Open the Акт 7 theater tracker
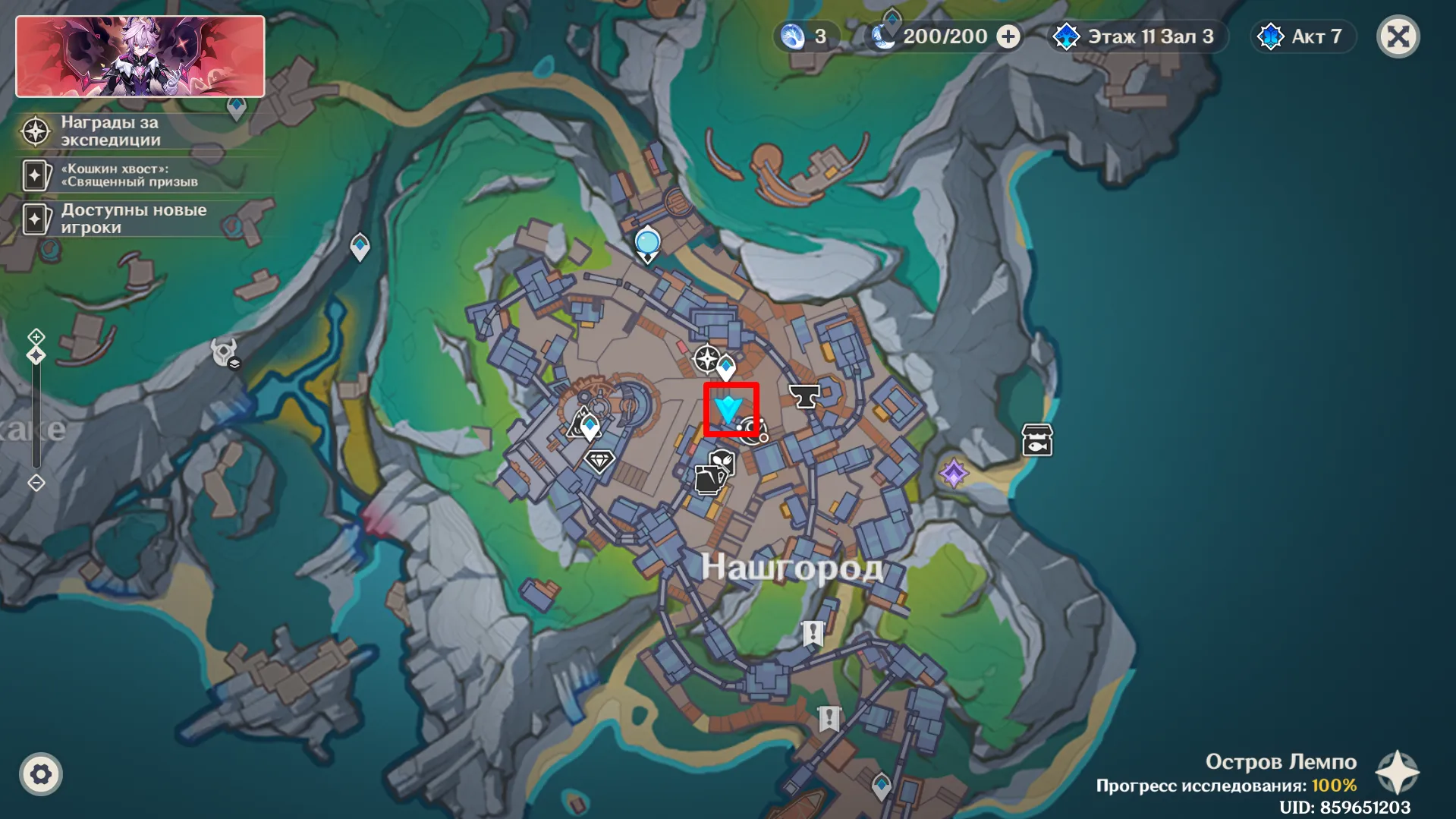Image resolution: width=1456 pixels, height=819 pixels. tap(1302, 36)
